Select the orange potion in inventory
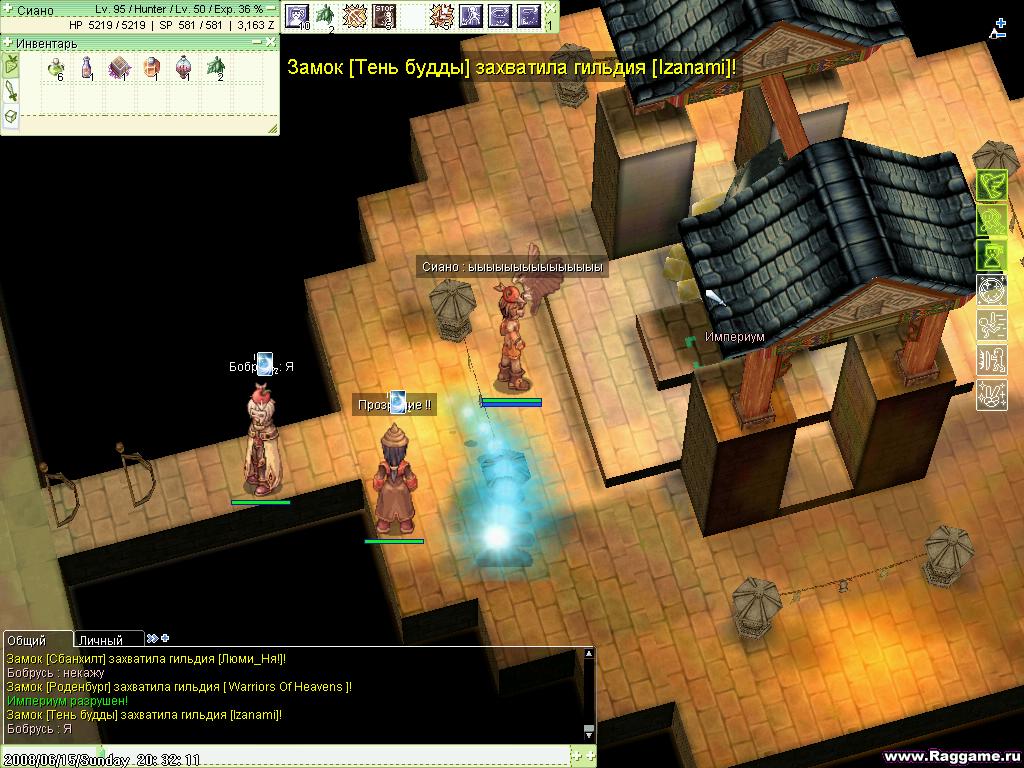 [151, 68]
